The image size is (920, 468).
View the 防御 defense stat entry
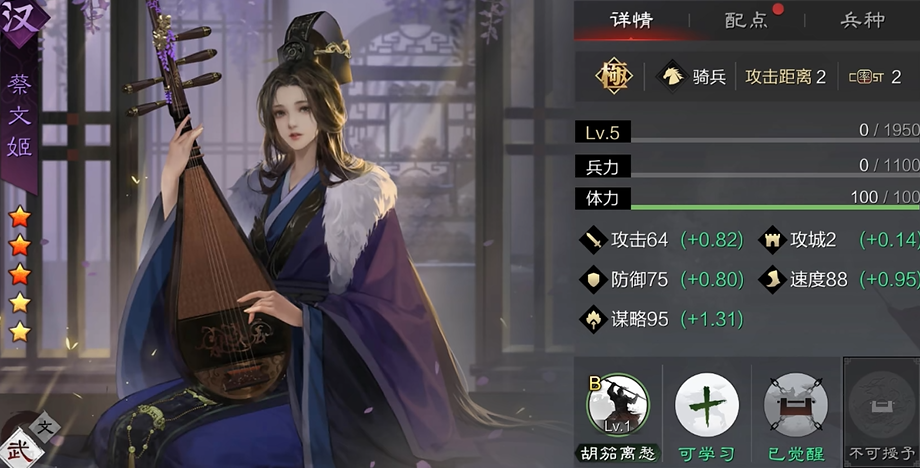(x=626, y=280)
